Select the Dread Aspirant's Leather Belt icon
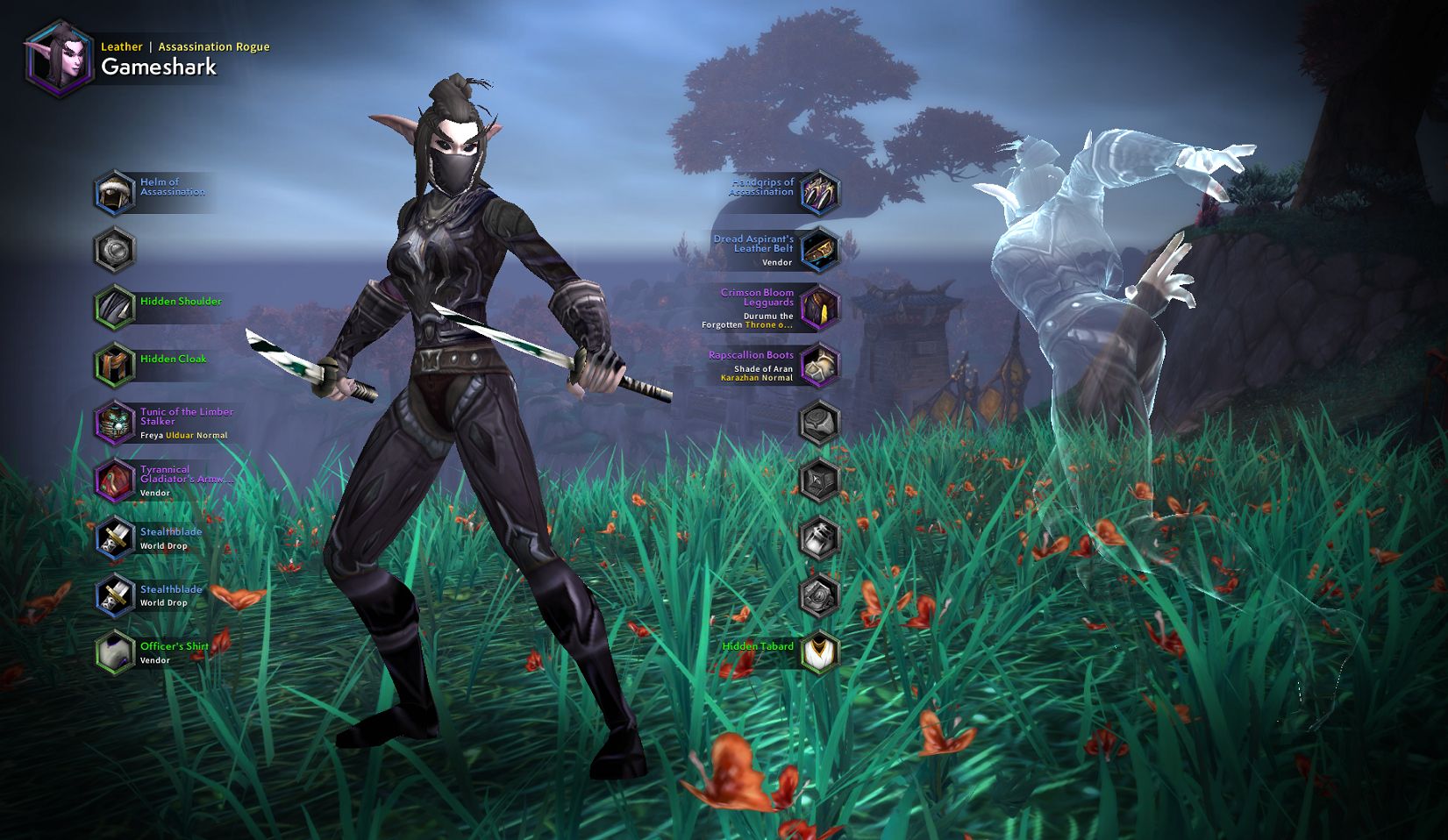This screenshot has height=840, width=1448. 818,250
